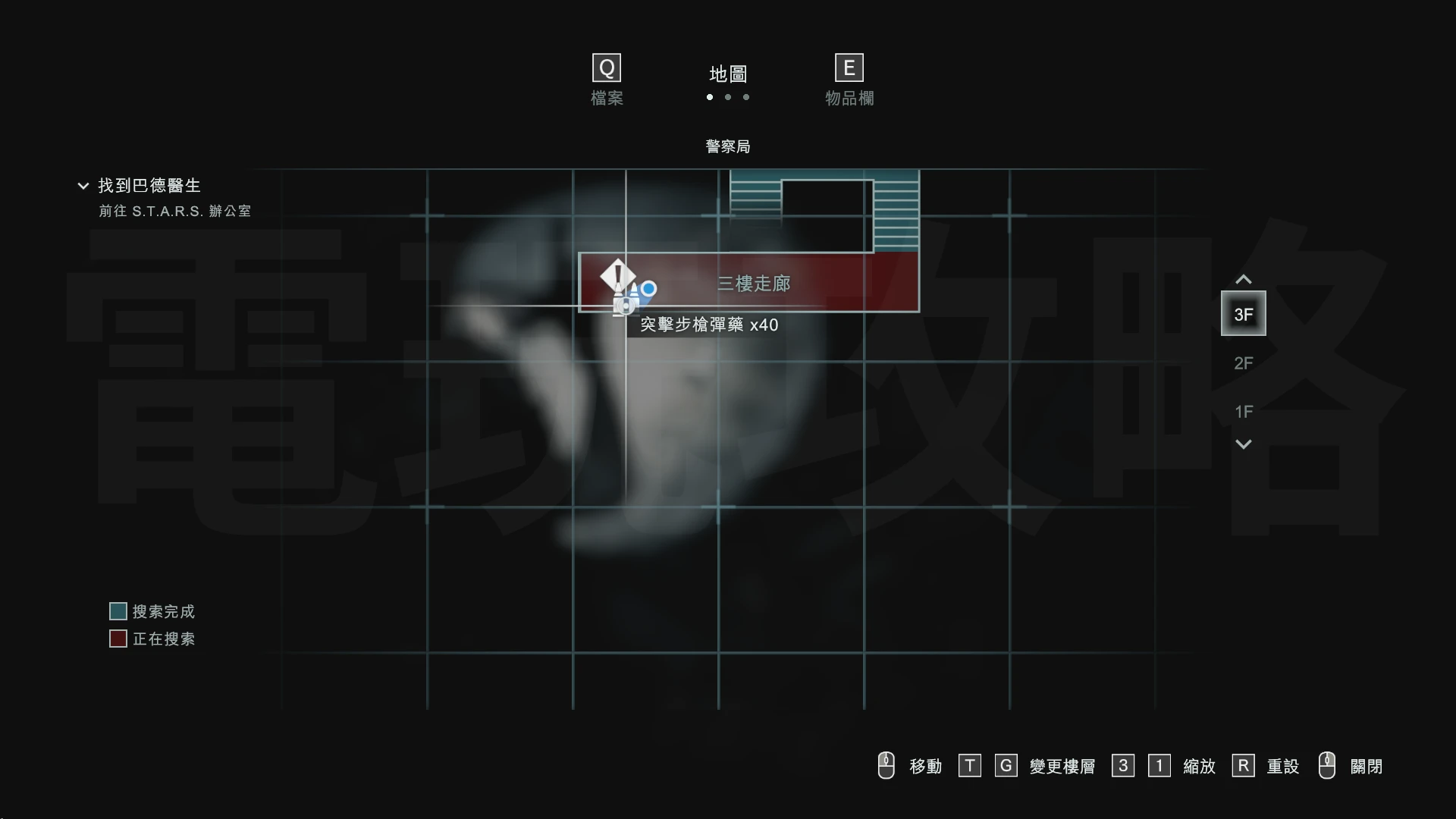Click the up arrow above floor list
1456x819 pixels.
tap(1243, 280)
